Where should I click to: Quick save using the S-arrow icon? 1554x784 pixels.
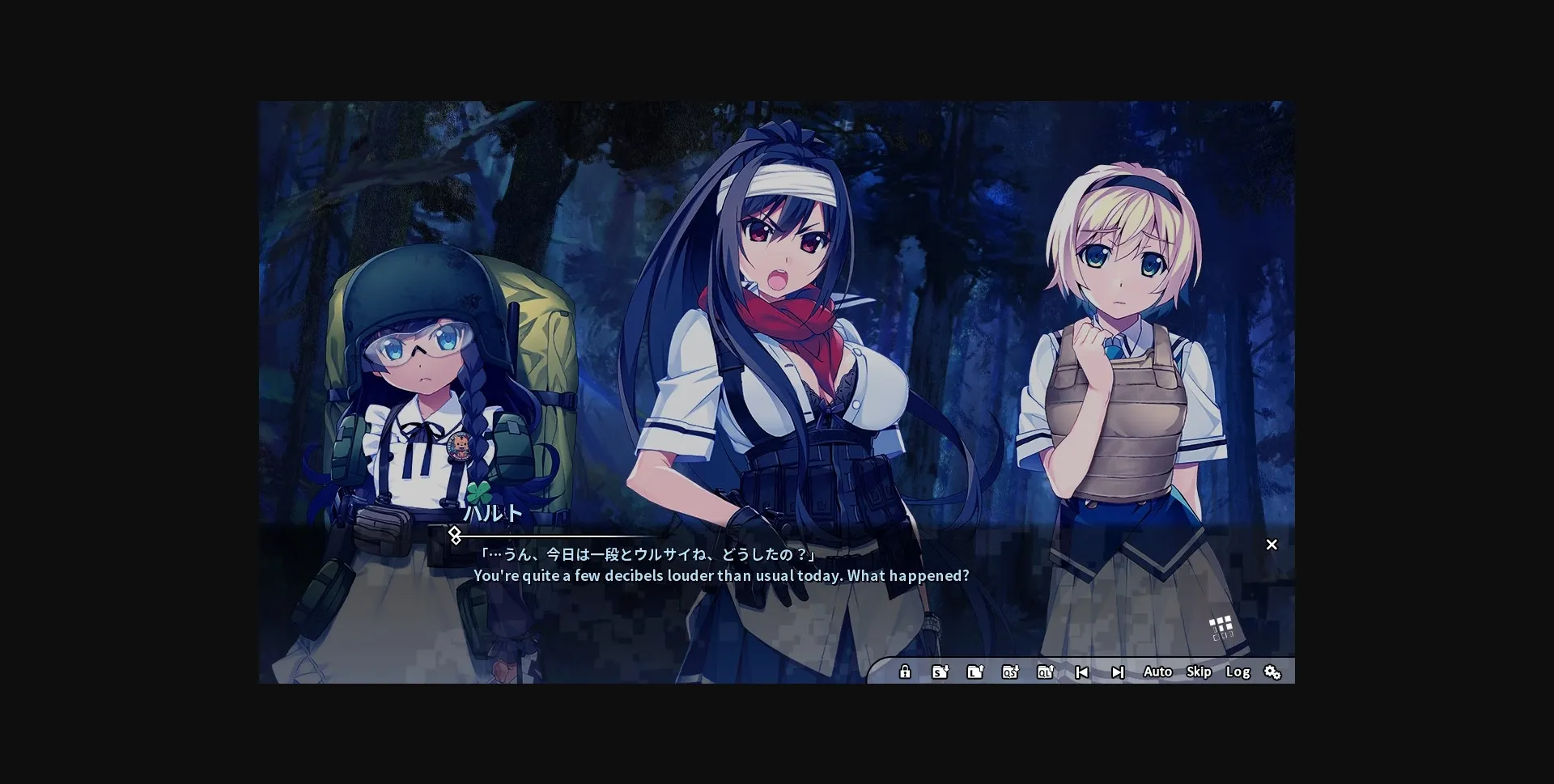pyautogui.click(x=940, y=672)
